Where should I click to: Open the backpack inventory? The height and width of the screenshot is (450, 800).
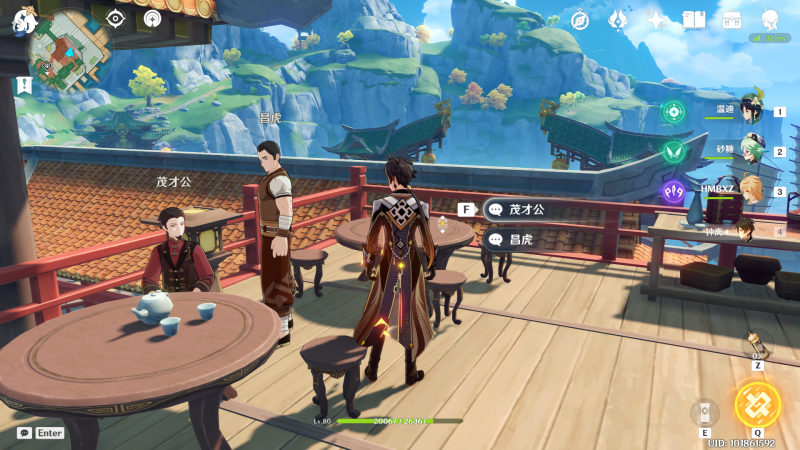click(732, 20)
